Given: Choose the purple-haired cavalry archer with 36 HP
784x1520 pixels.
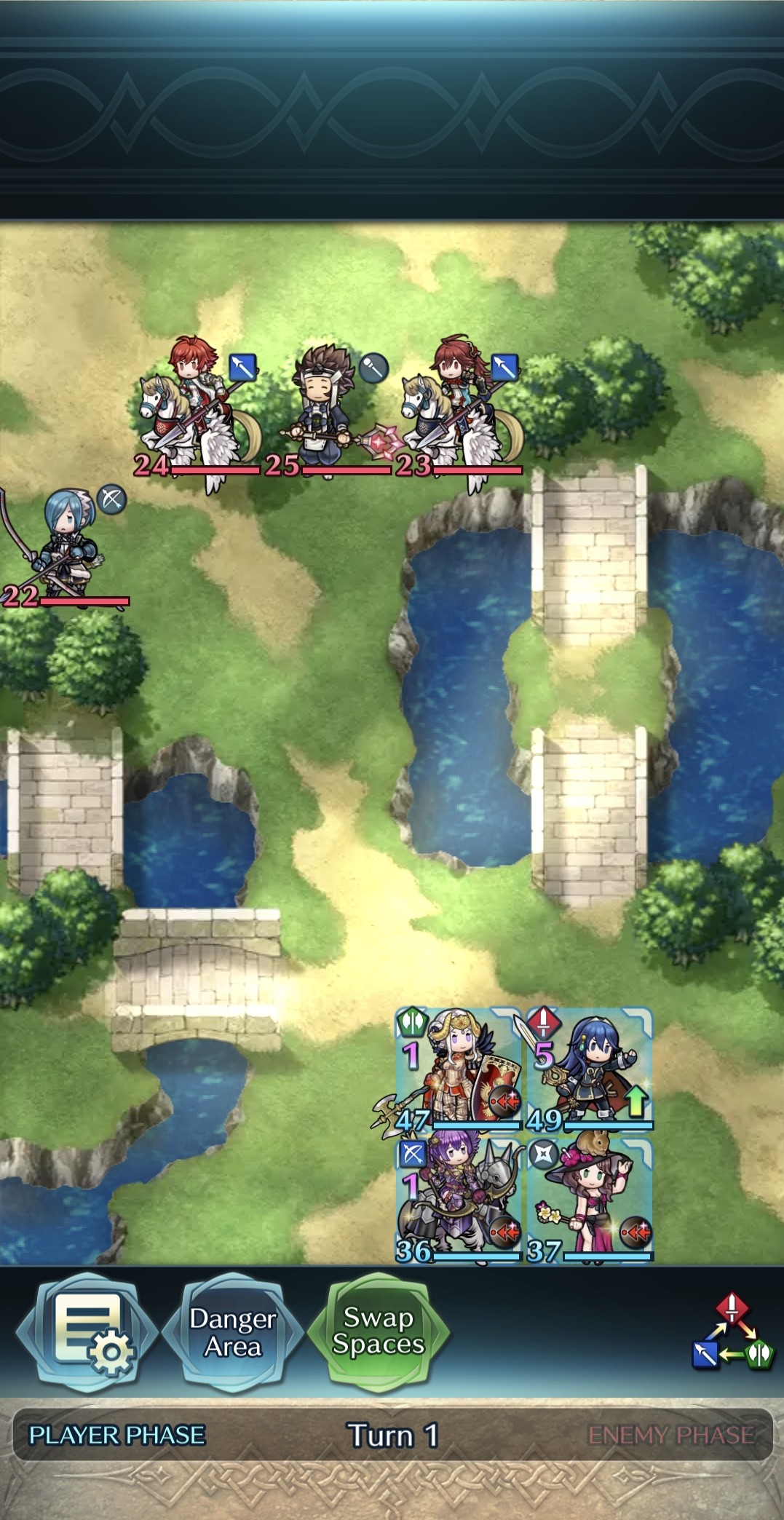Looking at the screenshot, I should tap(459, 1200).
